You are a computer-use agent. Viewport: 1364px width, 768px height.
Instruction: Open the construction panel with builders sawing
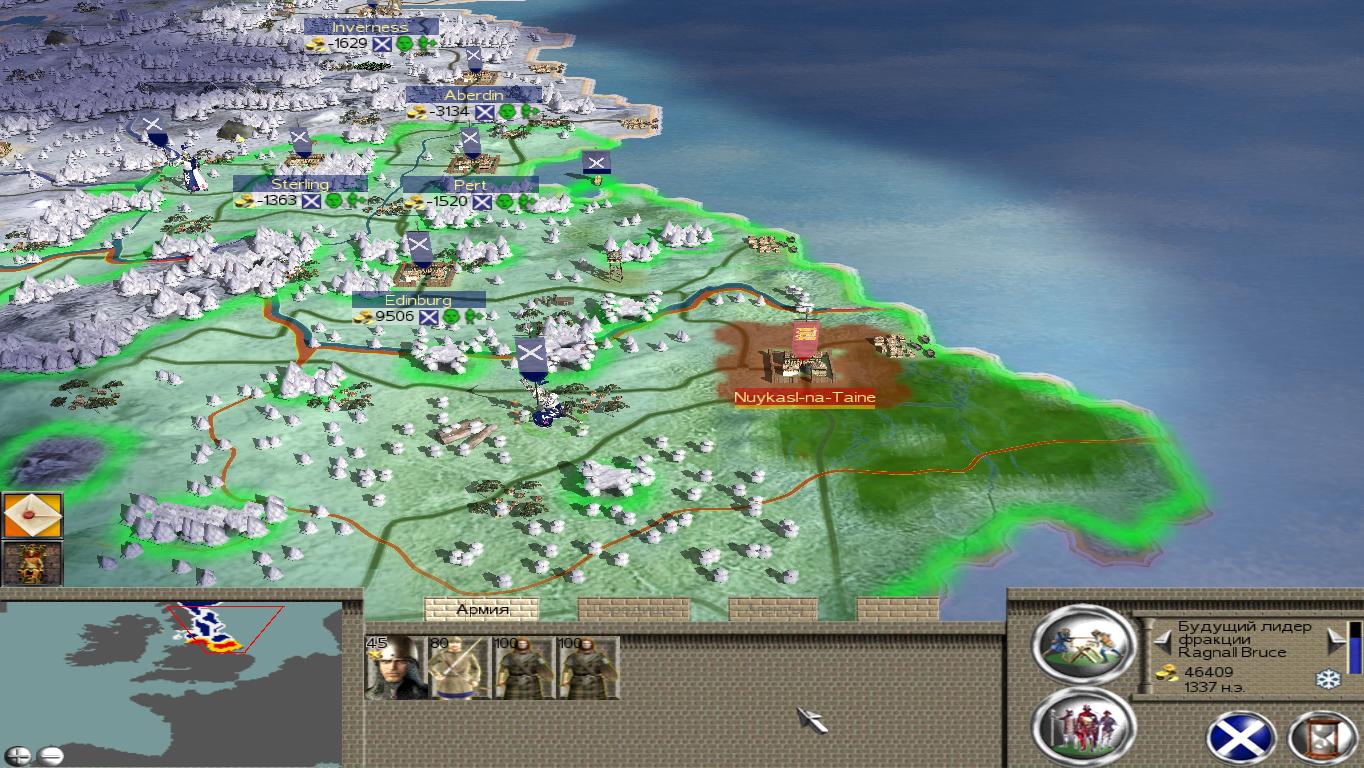tap(1084, 645)
